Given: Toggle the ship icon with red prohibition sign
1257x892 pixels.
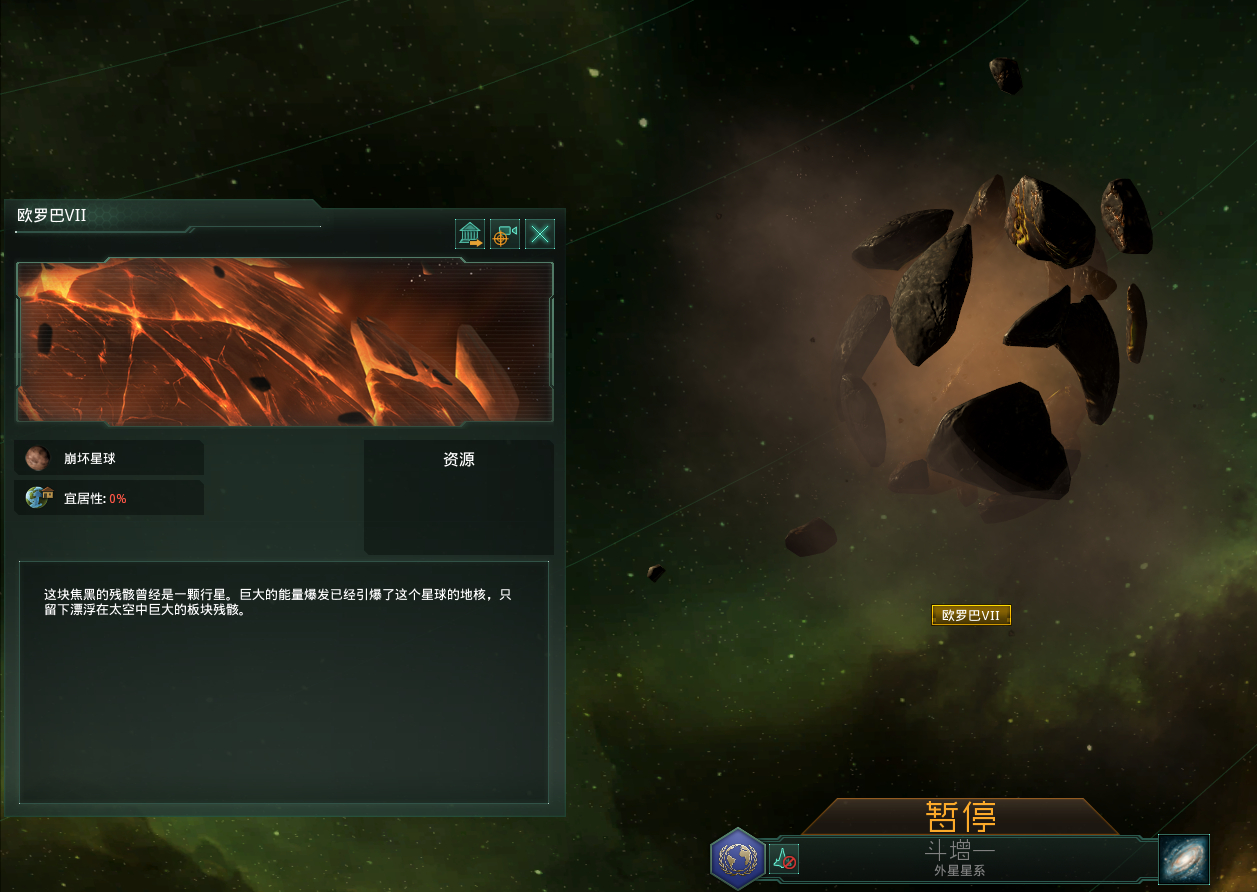Looking at the screenshot, I should tap(784, 858).
